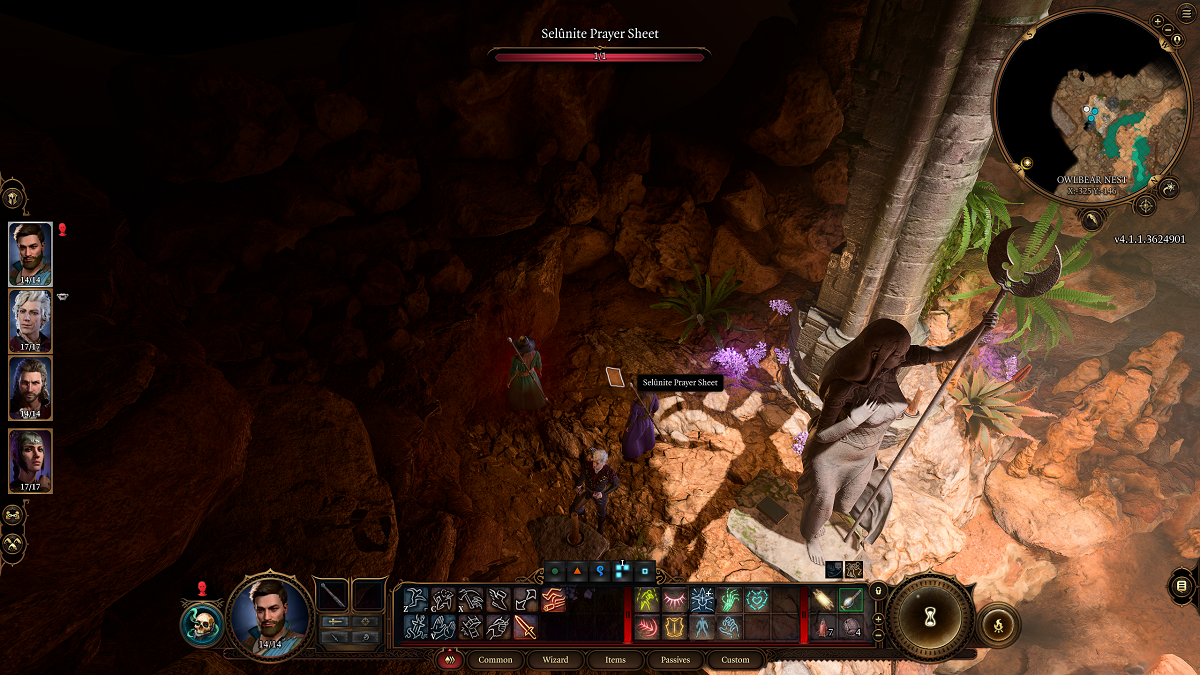
Task: Select the pink eyelashes spell icon
Action: coord(675,600)
